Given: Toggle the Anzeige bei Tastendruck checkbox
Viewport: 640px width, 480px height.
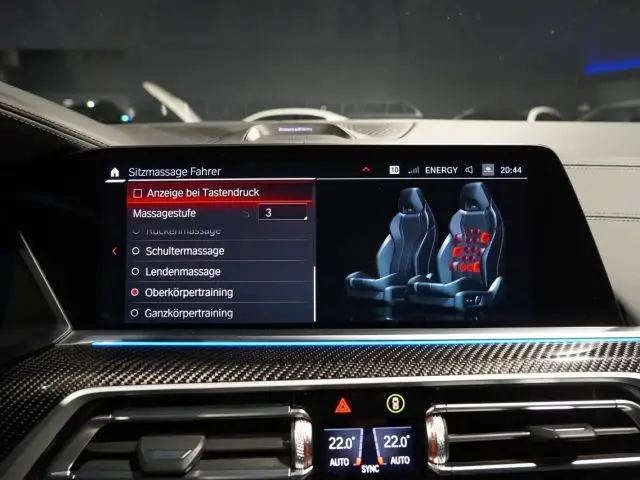Looking at the screenshot, I should [138, 192].
